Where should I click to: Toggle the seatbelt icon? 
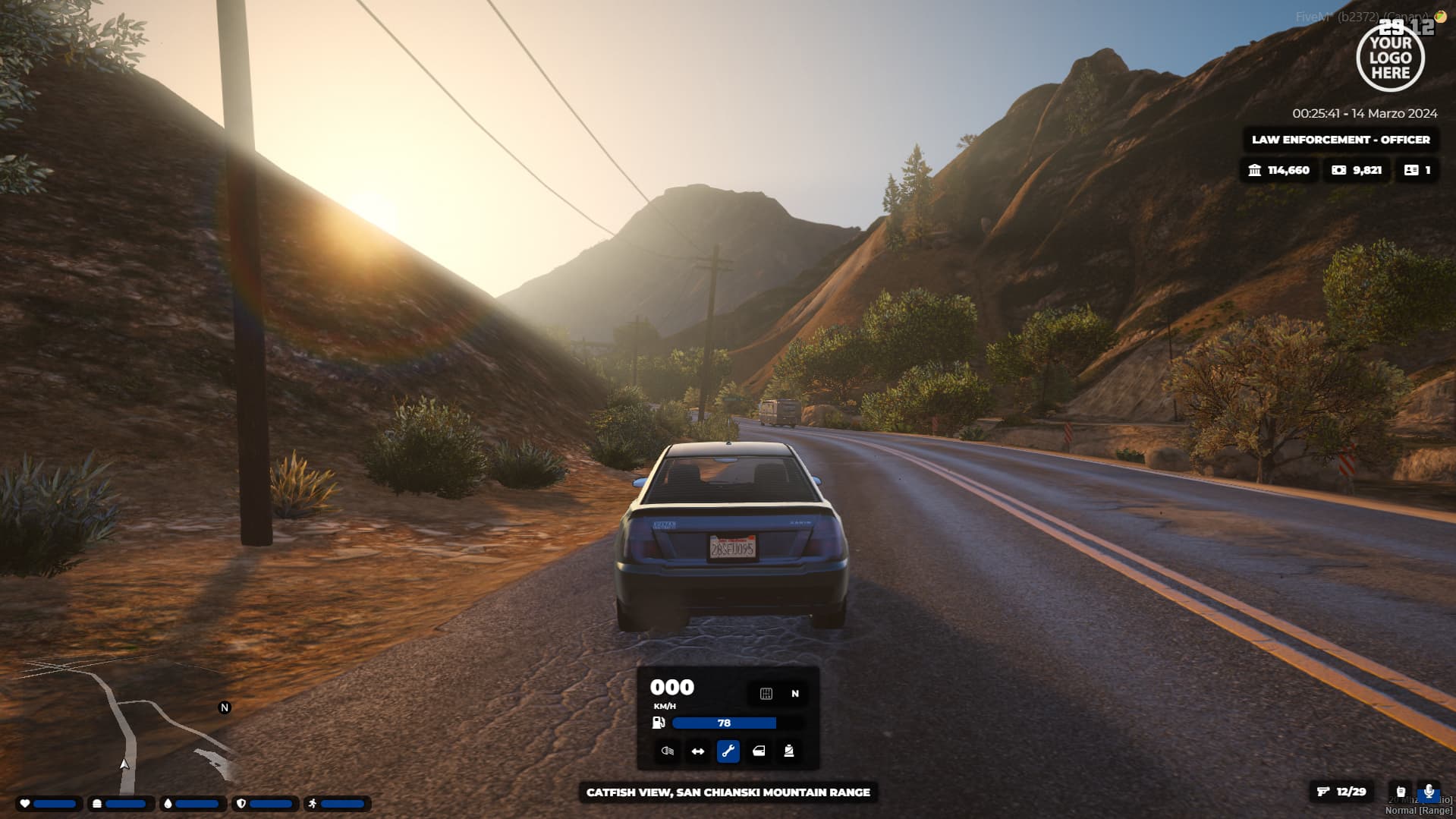[x=789, y=751]
